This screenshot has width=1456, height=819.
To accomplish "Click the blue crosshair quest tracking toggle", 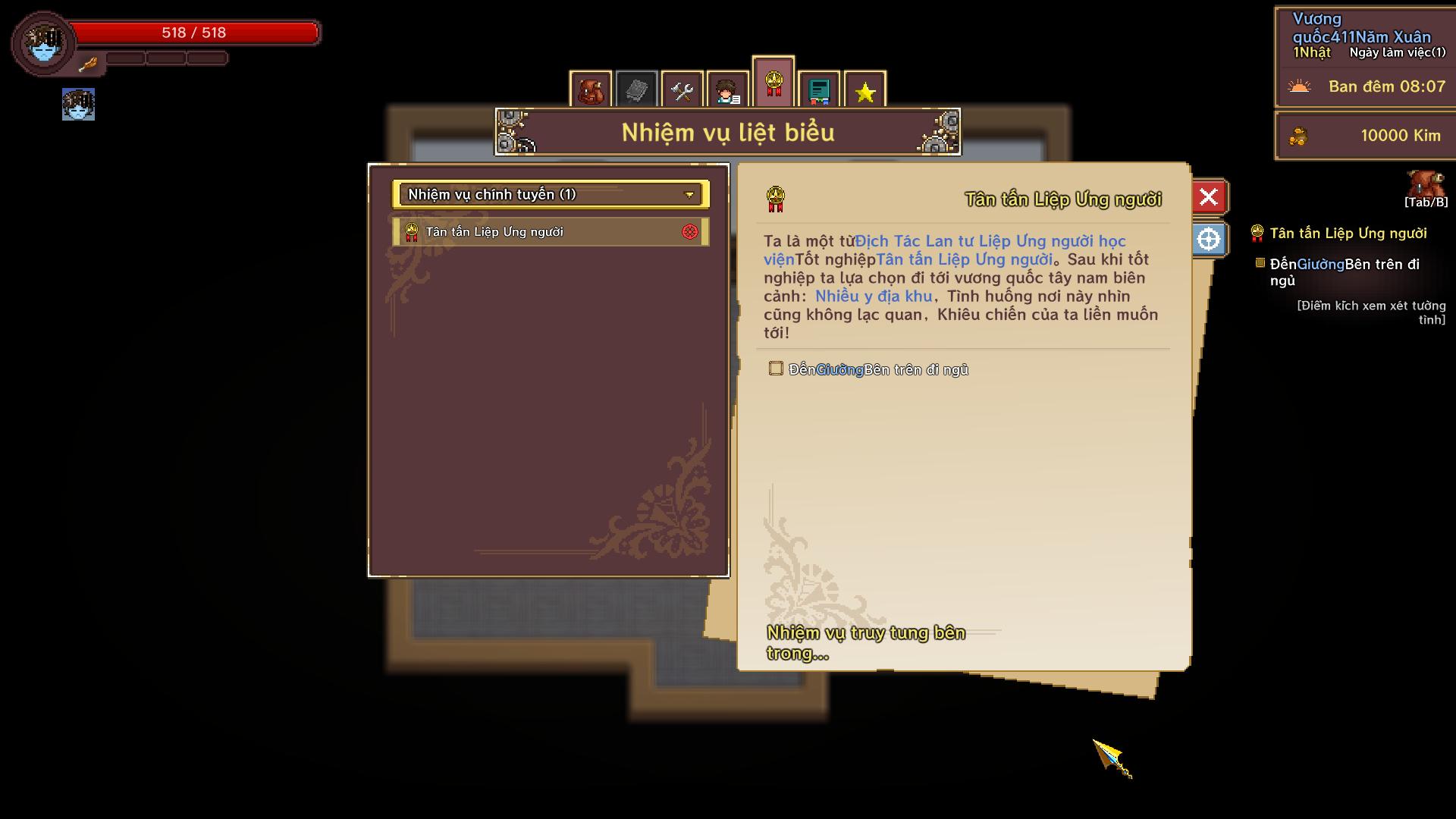I will tap(1209, 237).
